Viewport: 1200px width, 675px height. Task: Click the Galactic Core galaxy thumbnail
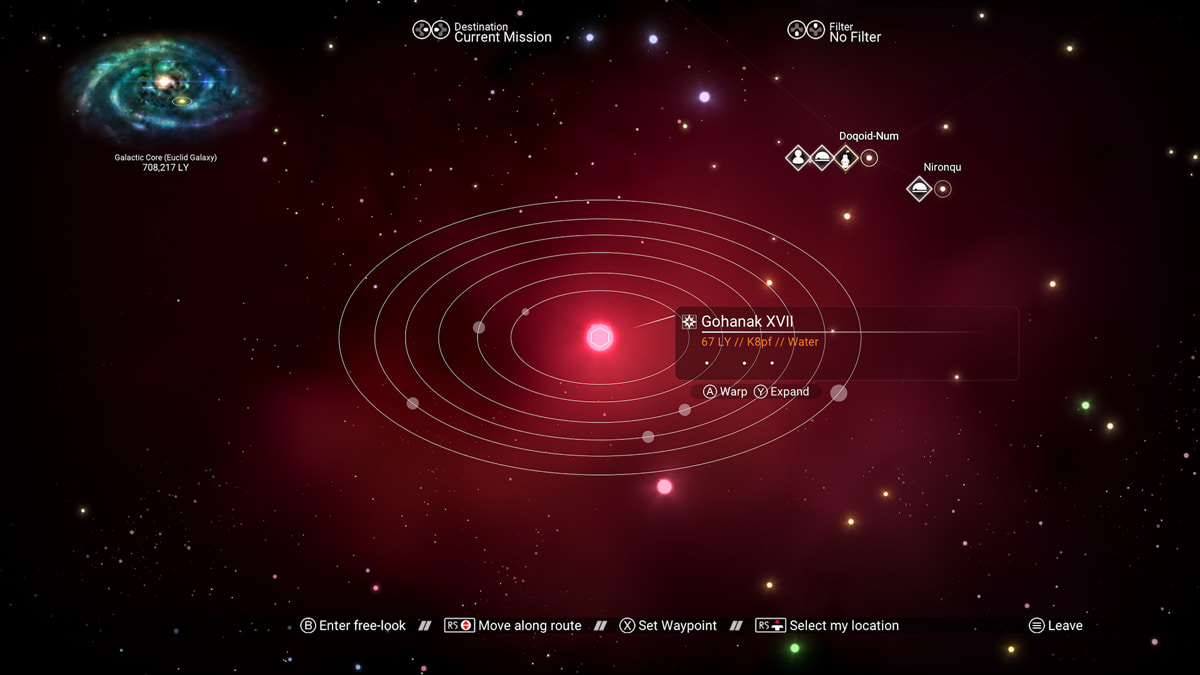click(x=164, y=88)
